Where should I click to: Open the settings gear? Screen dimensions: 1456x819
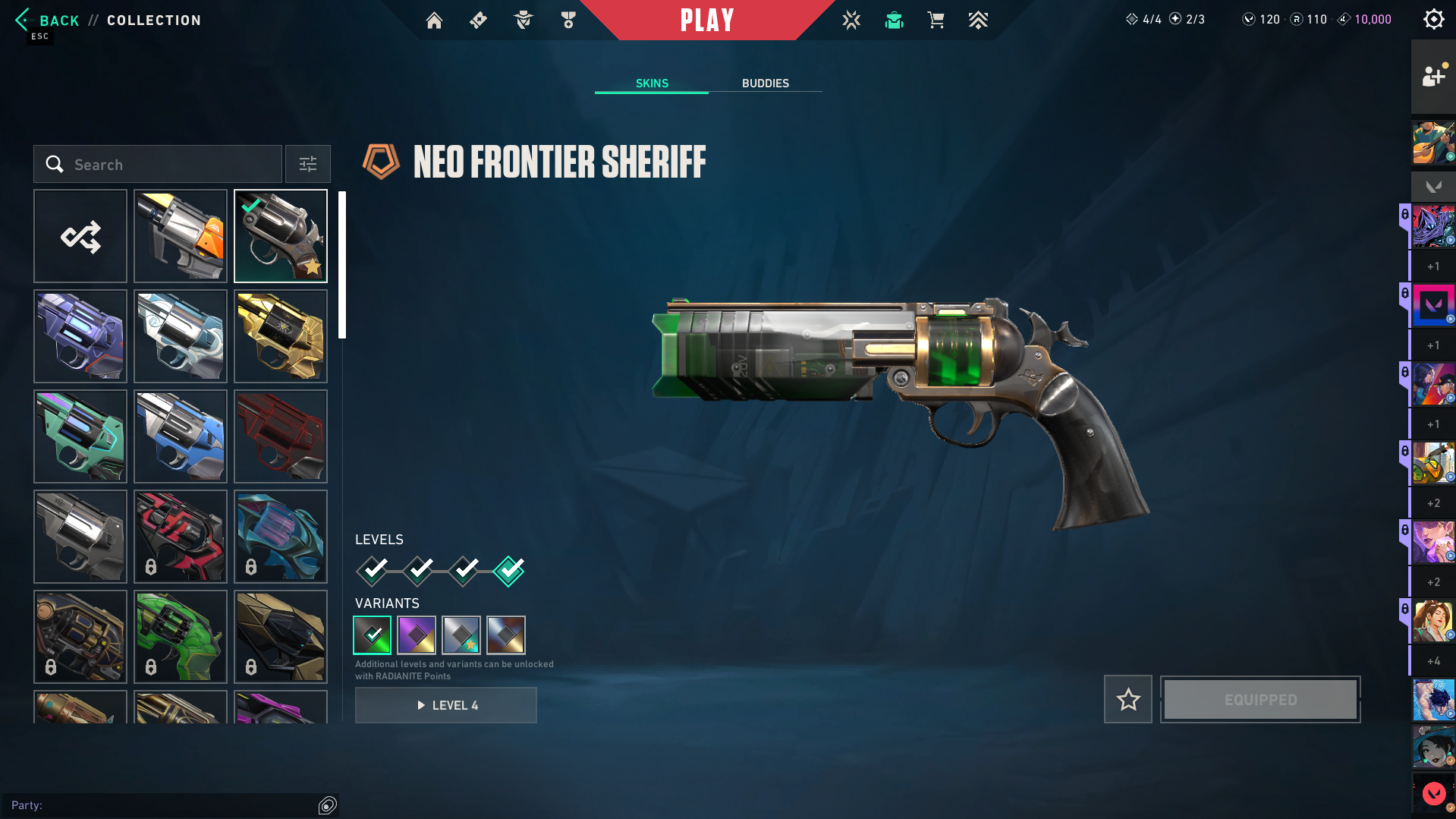click(x=1433, y=20)
